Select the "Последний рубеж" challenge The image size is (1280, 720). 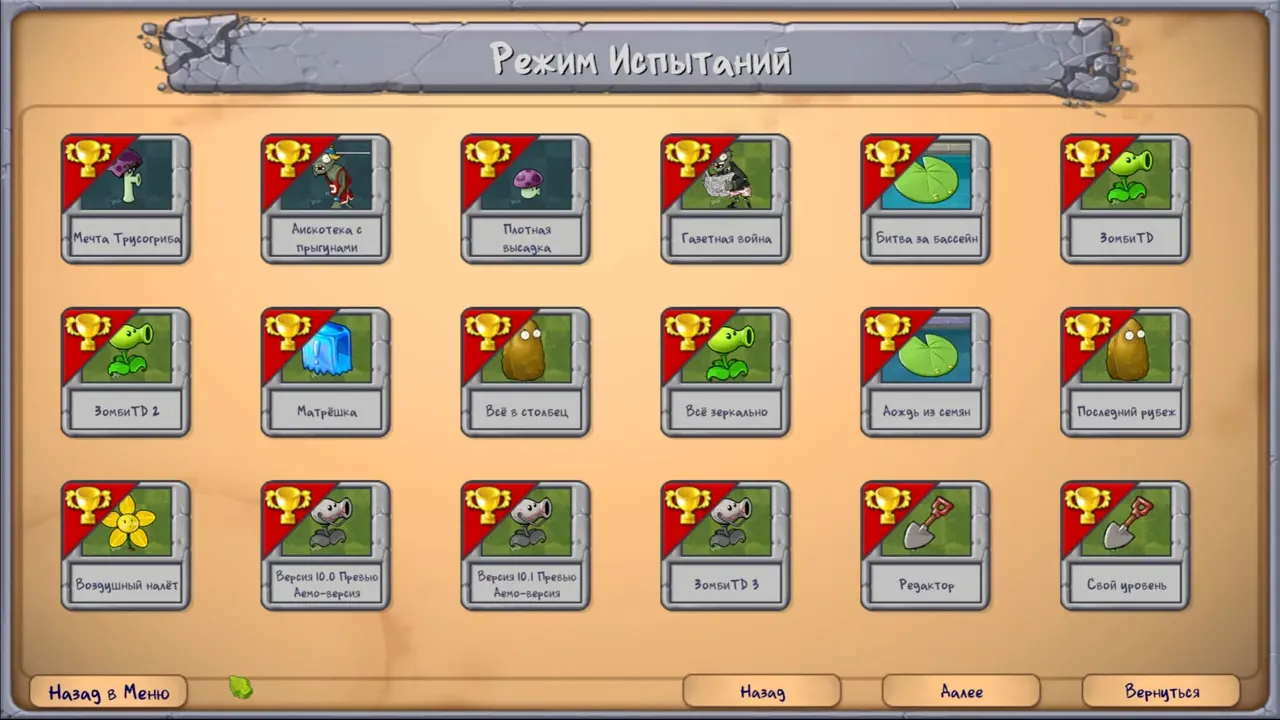(x=1125, y=370)
